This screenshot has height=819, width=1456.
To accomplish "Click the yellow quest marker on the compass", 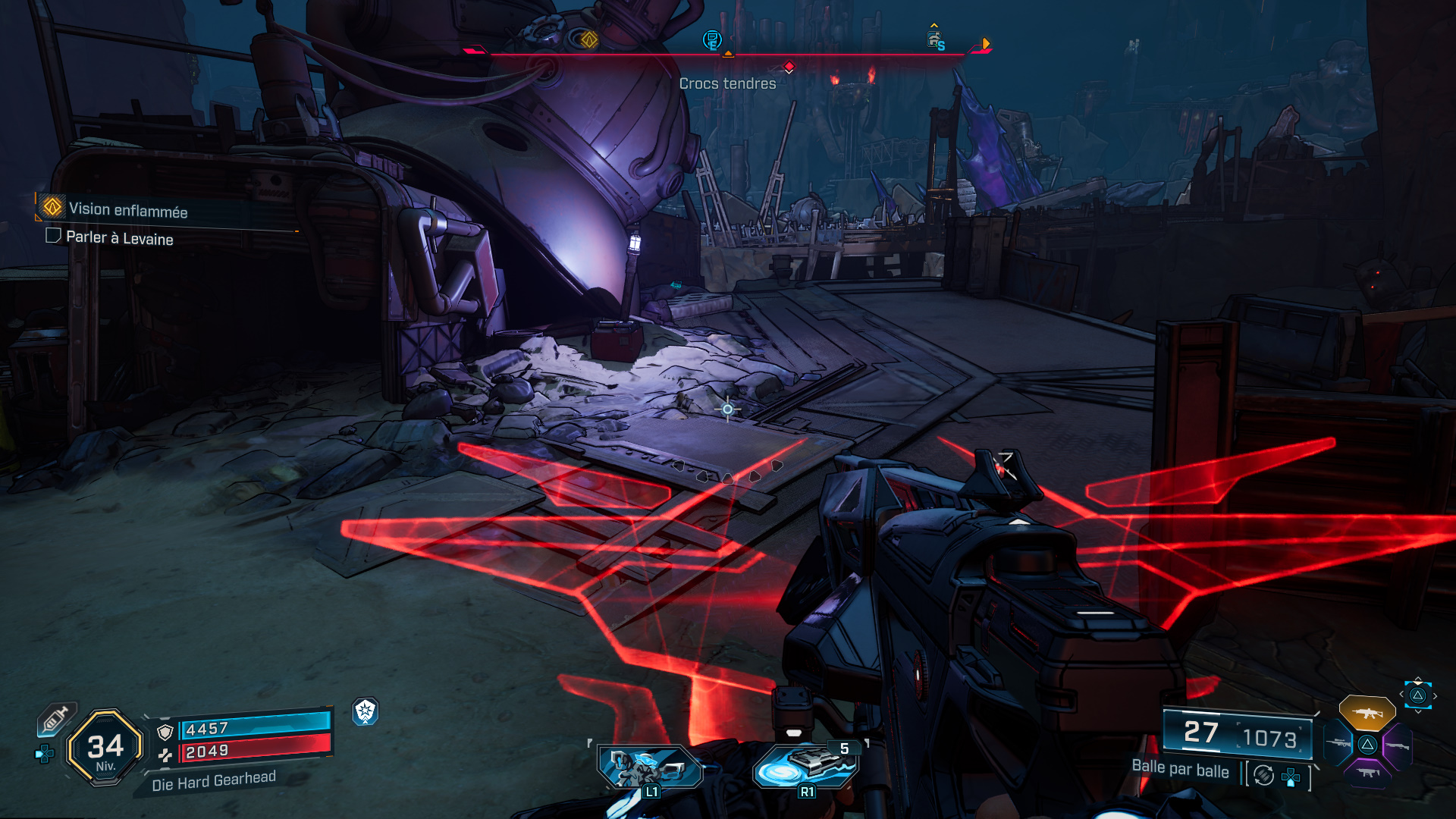I will (588, 39).
